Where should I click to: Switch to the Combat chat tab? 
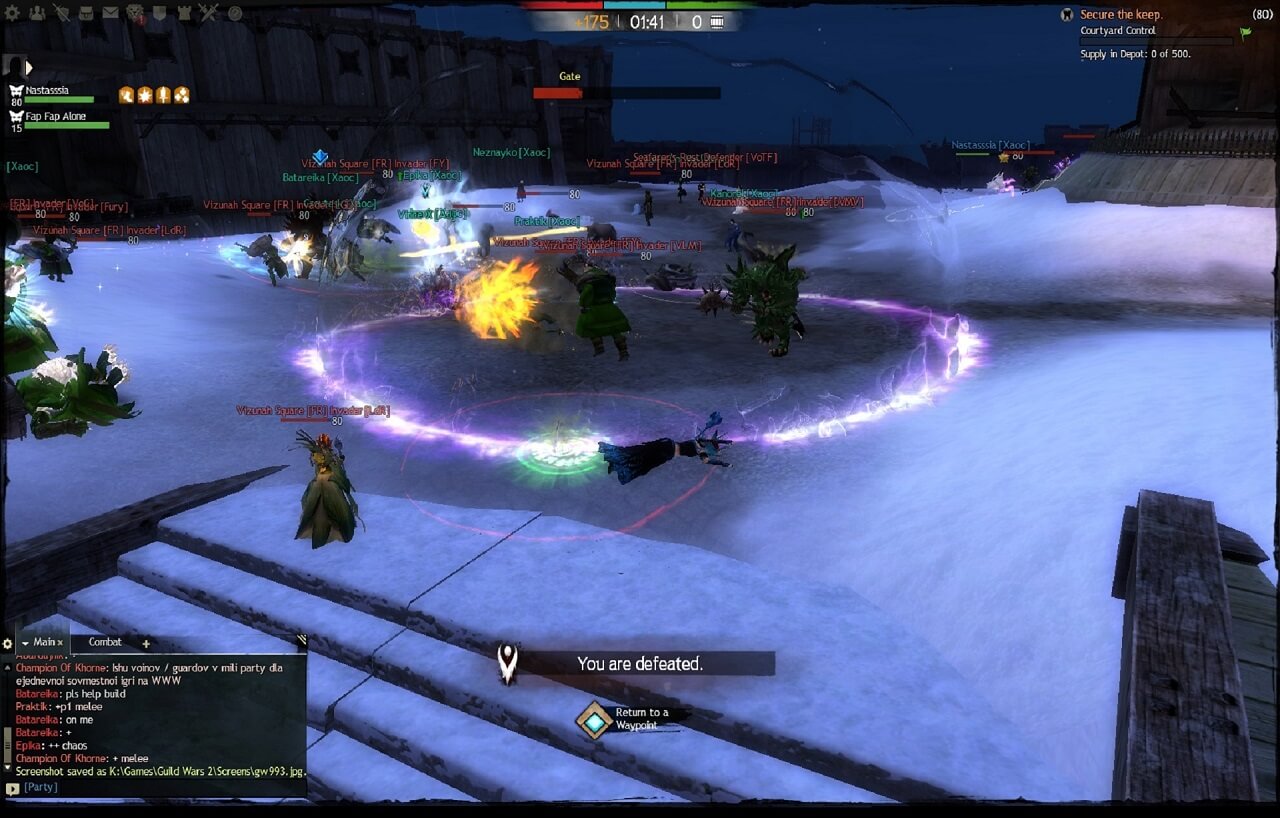[105, 642]
